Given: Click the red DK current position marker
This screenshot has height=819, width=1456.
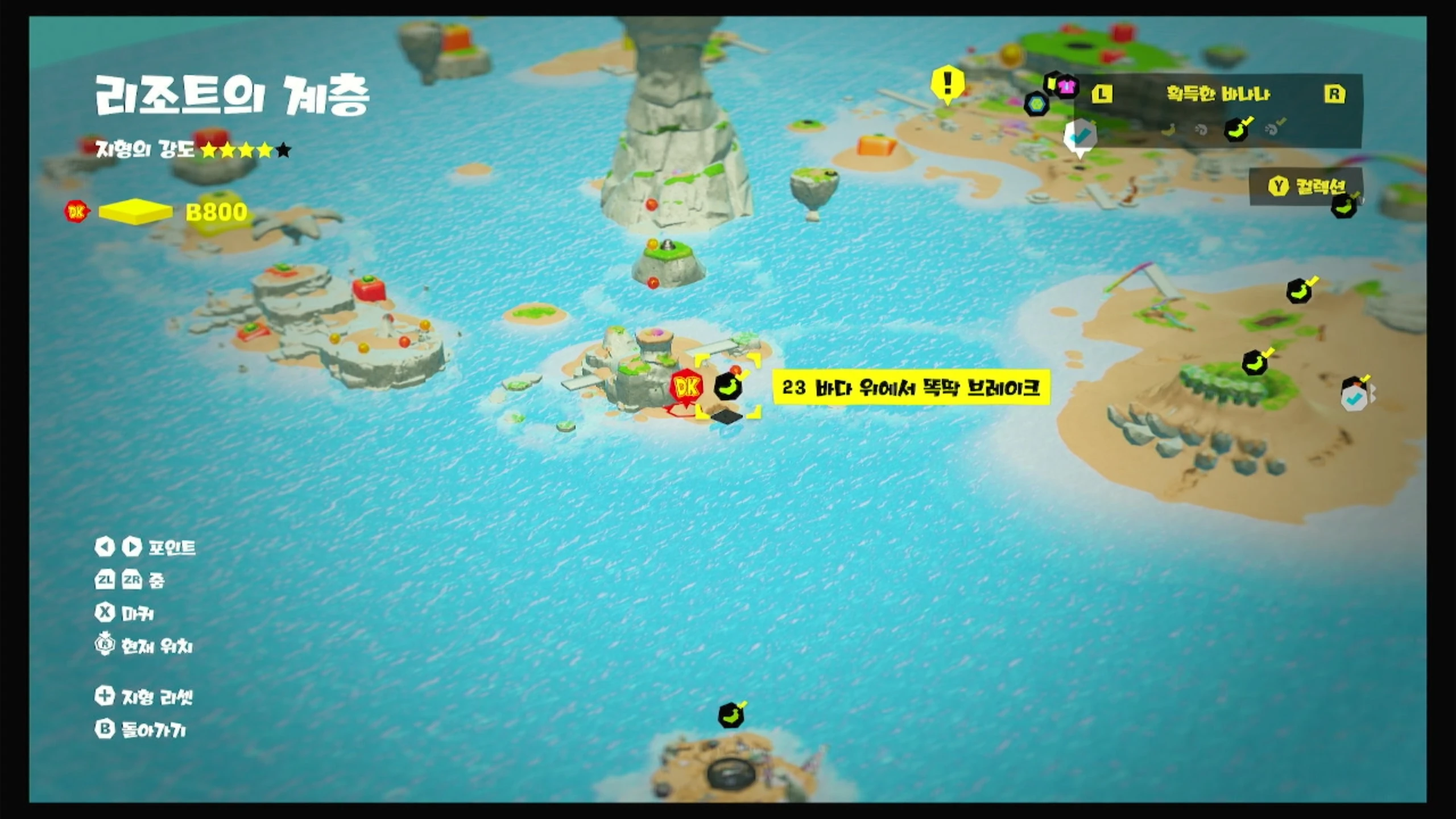Looking at the screenshot, I should pyautogui.click(x=686, y=388).
